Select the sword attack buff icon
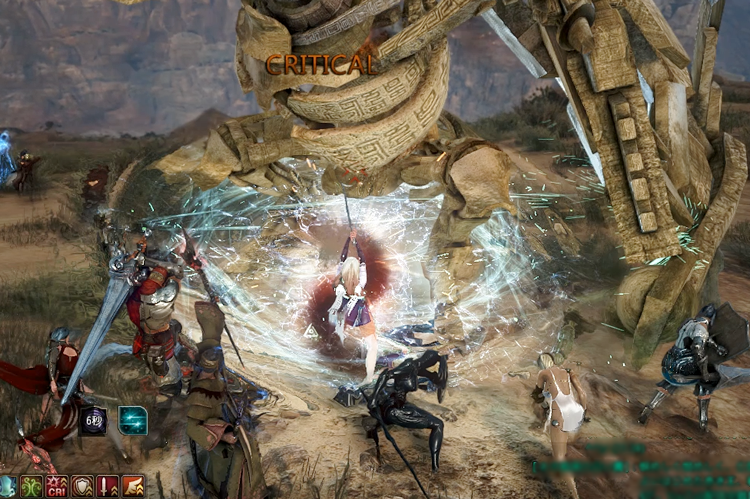The height and width of the screenshot is (499, 750). pyautogui.click(x=107, y=488)
